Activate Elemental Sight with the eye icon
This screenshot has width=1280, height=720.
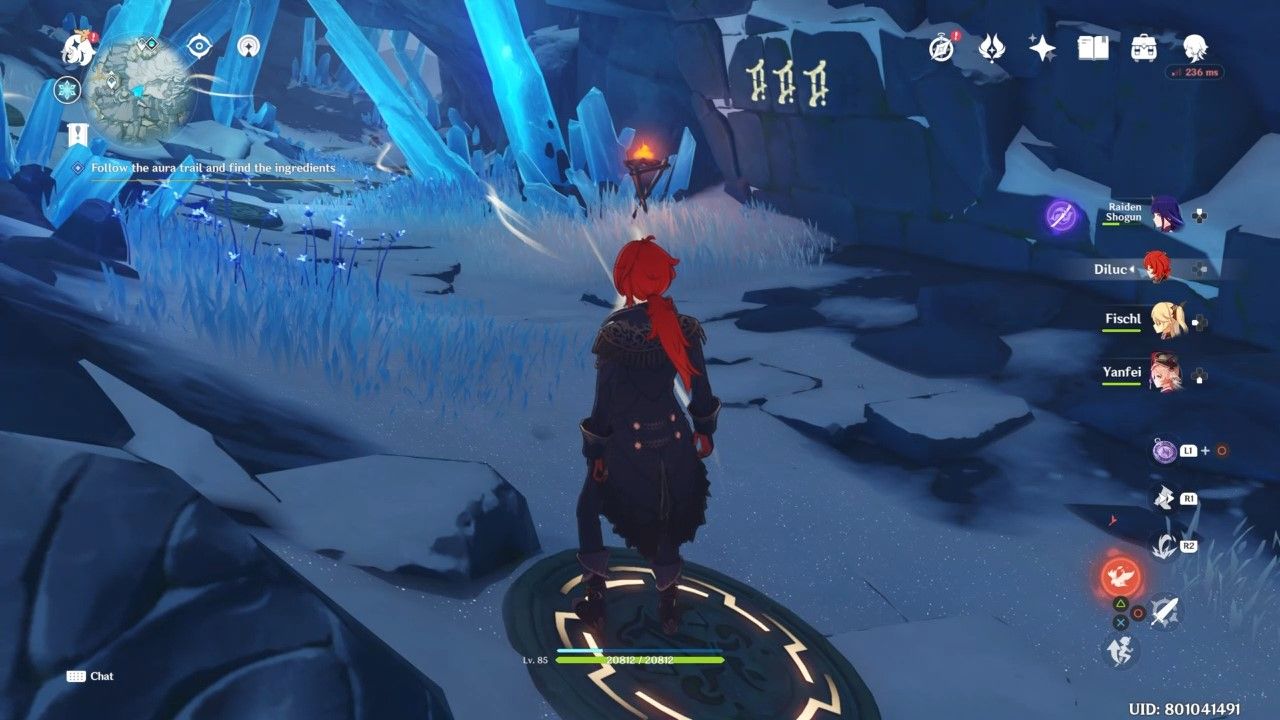coord(200,44)
